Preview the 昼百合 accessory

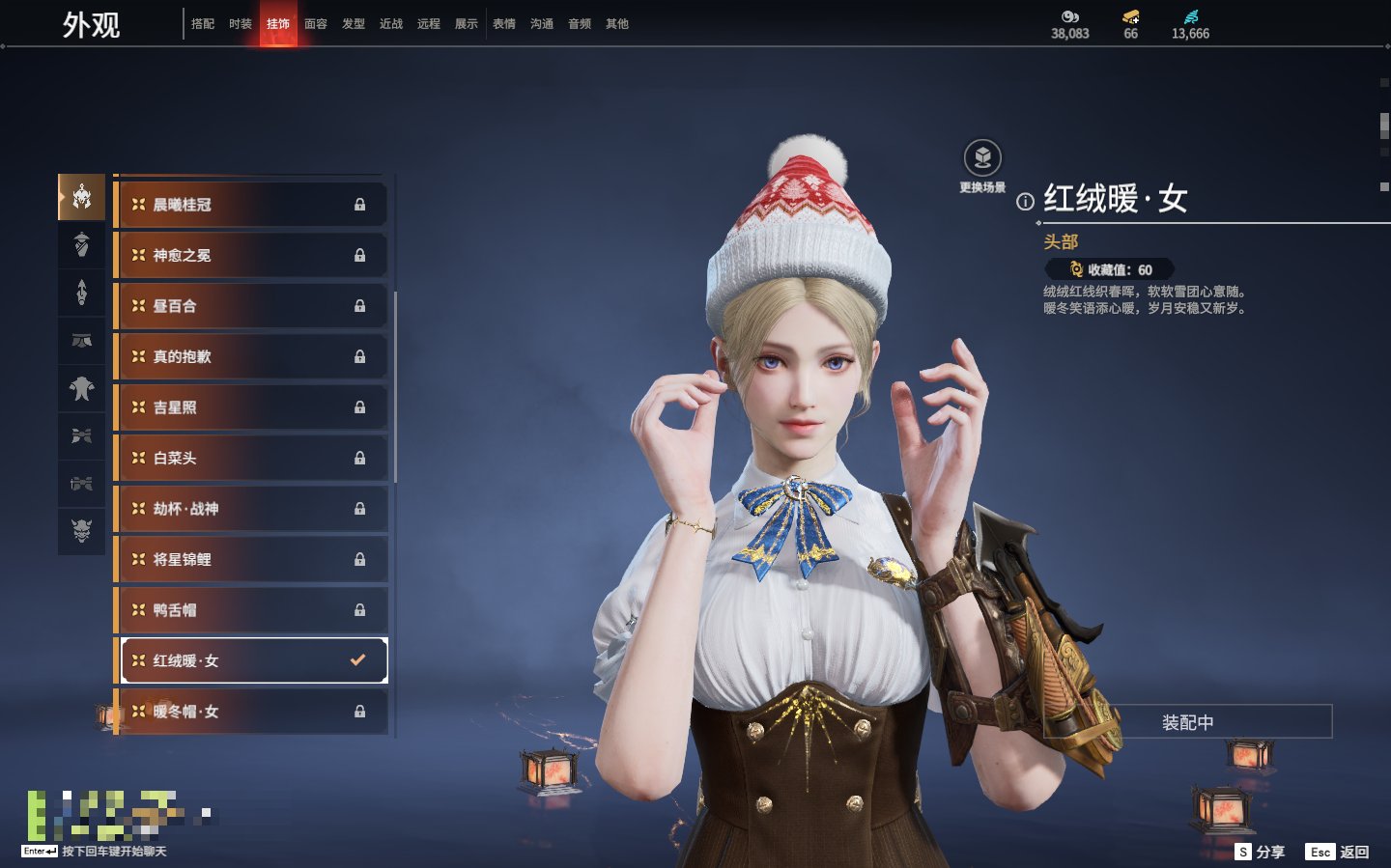251,306
